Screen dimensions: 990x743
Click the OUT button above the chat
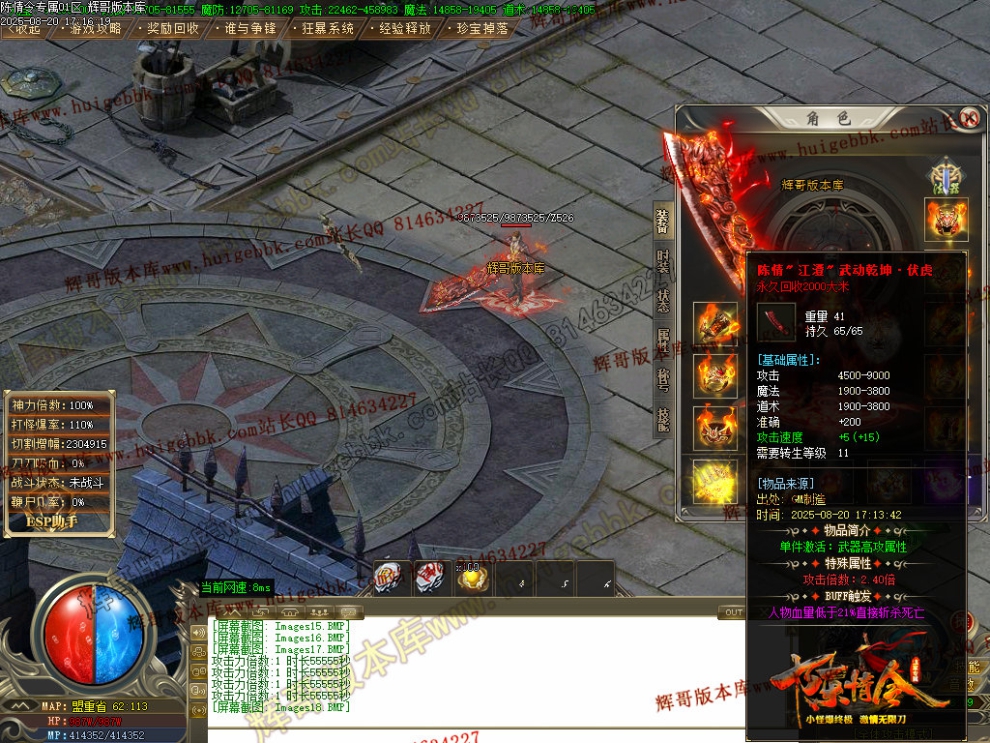click(733, 612)
